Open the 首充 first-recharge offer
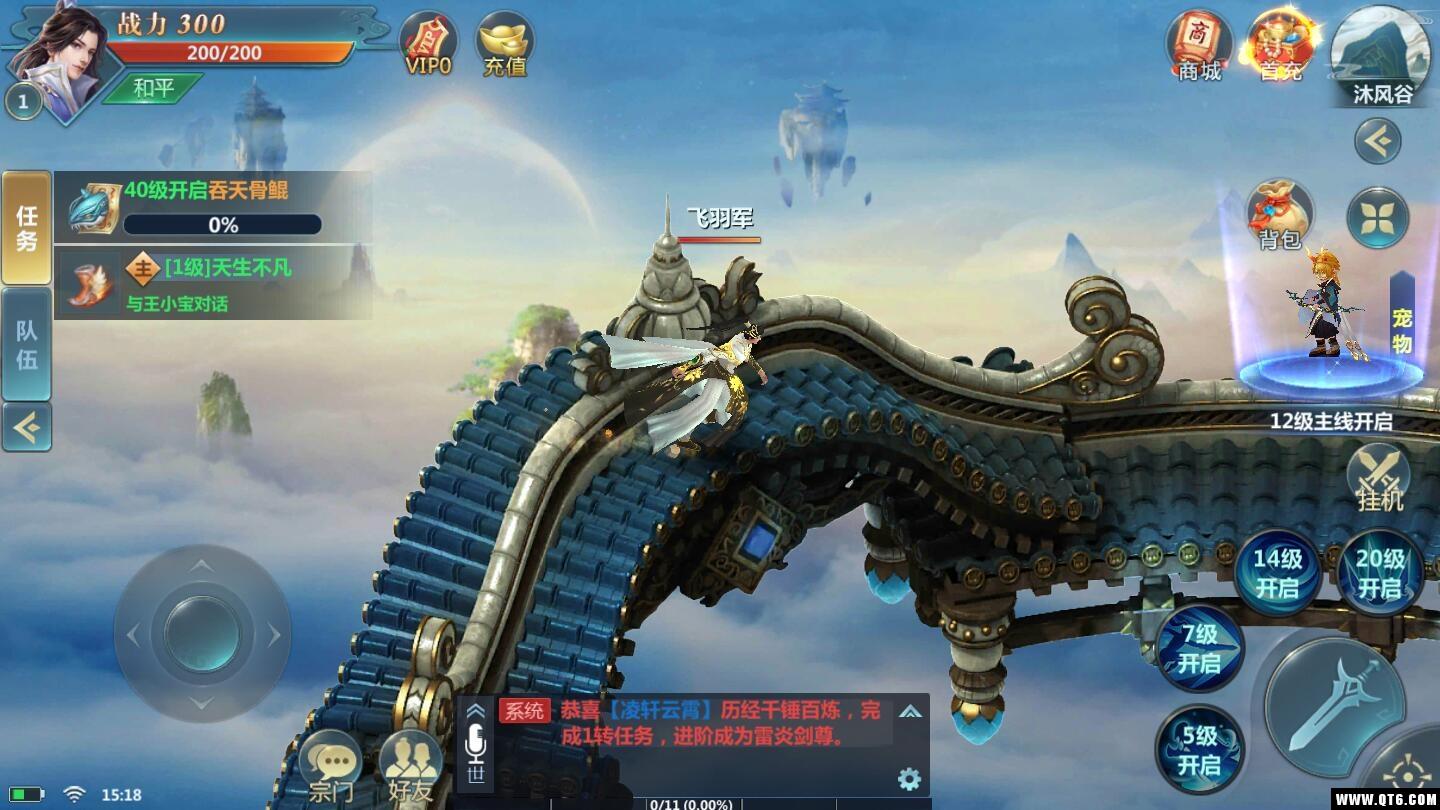The image size is (1440, 810). point(1281,46)
